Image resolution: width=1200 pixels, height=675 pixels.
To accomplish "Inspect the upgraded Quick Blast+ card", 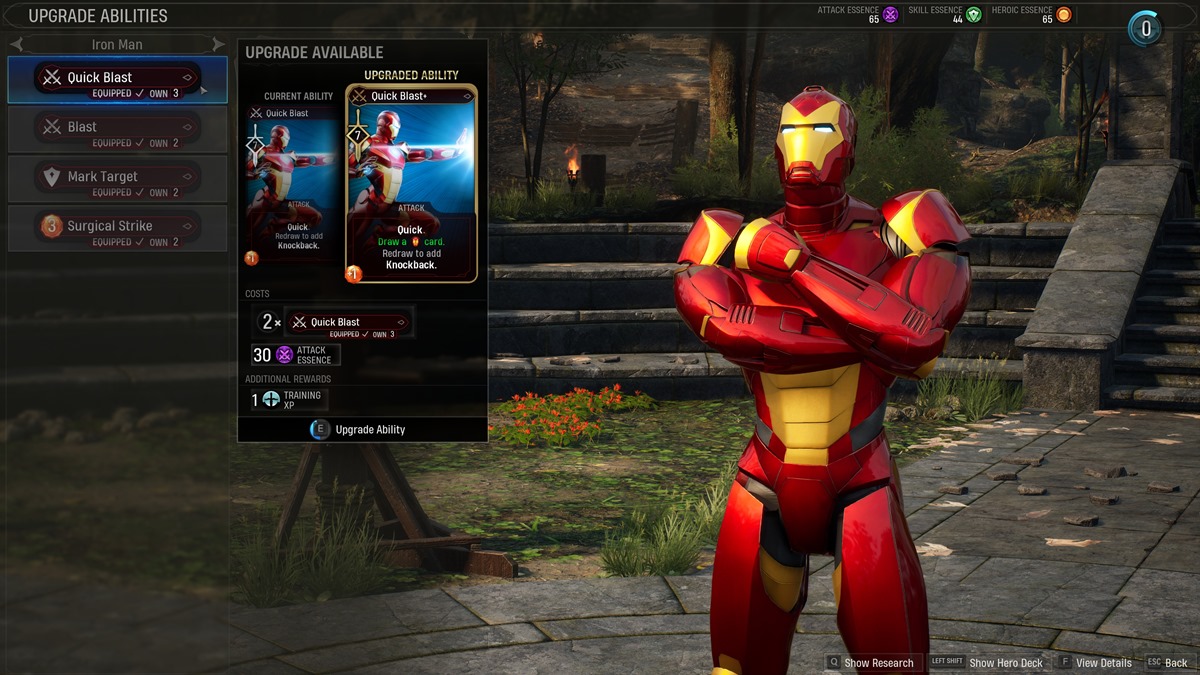I will click(411, 185).
